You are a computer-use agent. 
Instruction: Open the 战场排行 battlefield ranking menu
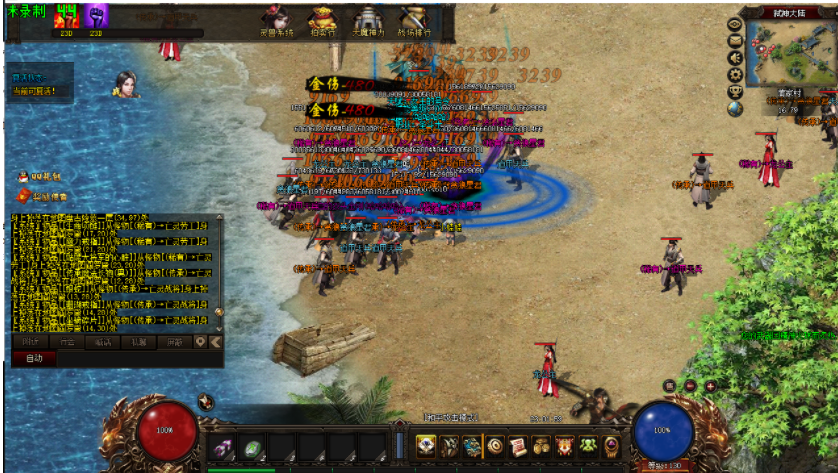coord(413,20)
